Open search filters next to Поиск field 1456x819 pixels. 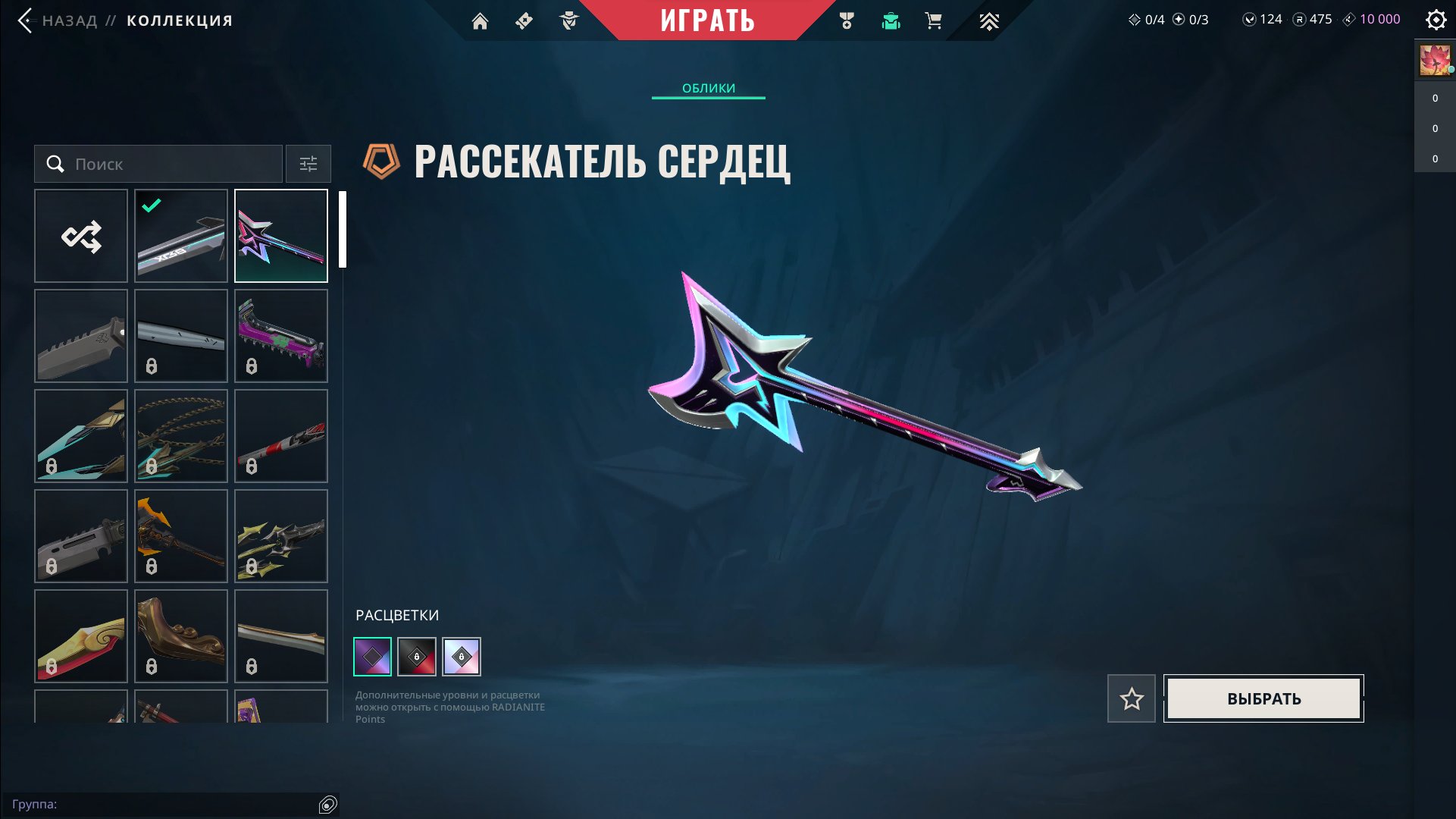coord(308,163)
